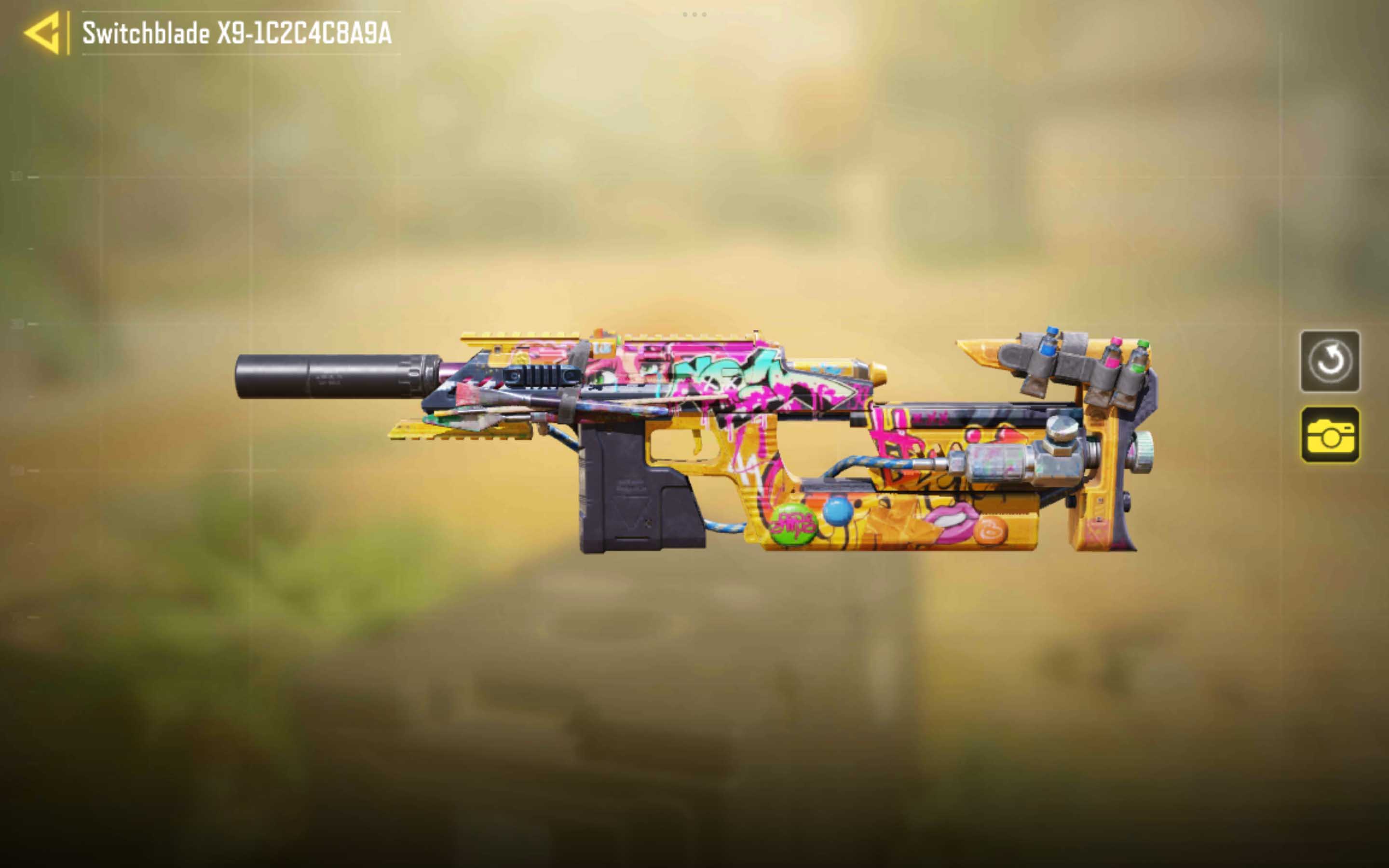Take a screenshot with the camera button

point(1329,434)
